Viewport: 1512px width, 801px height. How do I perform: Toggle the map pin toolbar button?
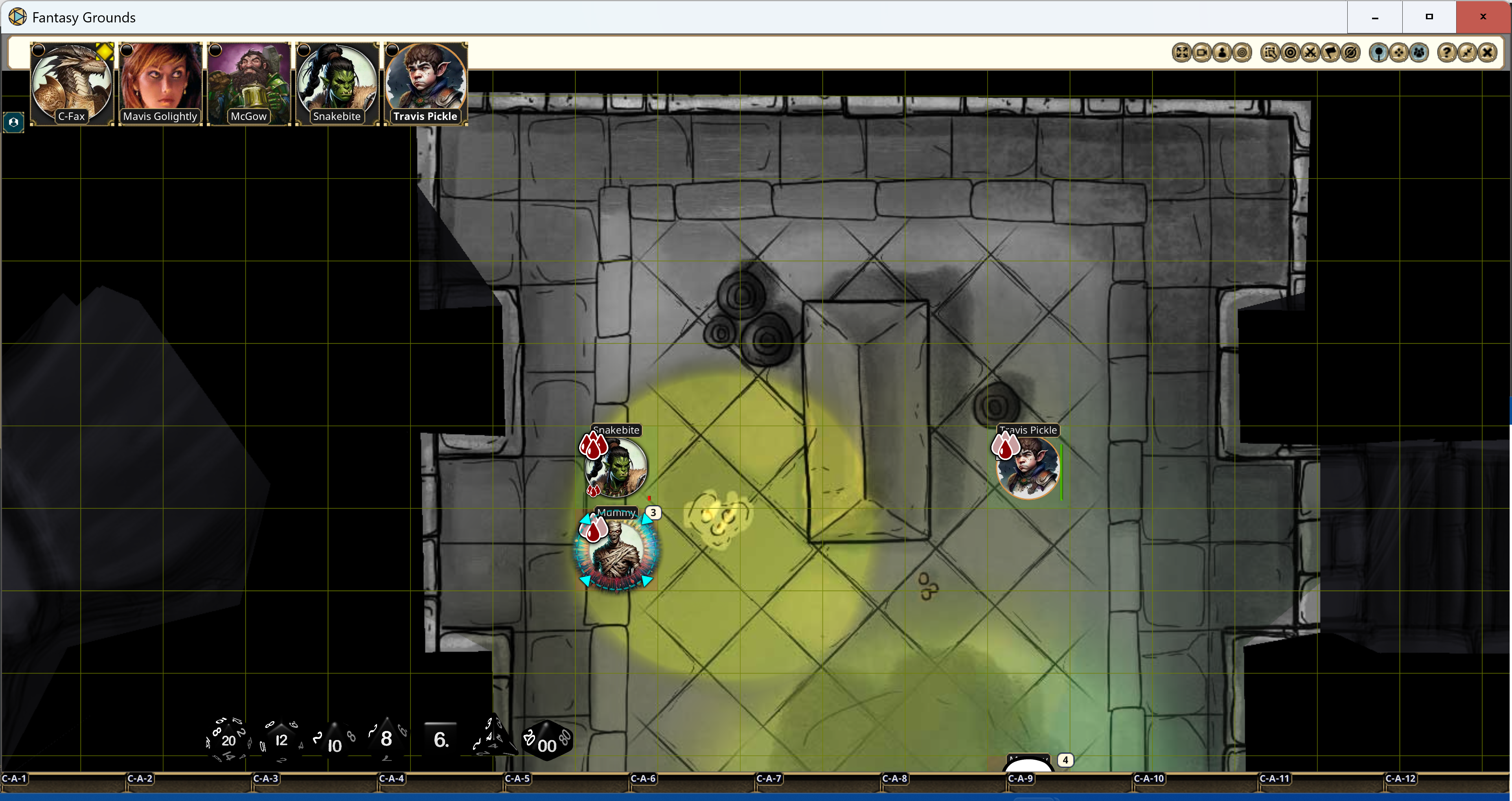pyautogui.click(x=1378, y=53)
